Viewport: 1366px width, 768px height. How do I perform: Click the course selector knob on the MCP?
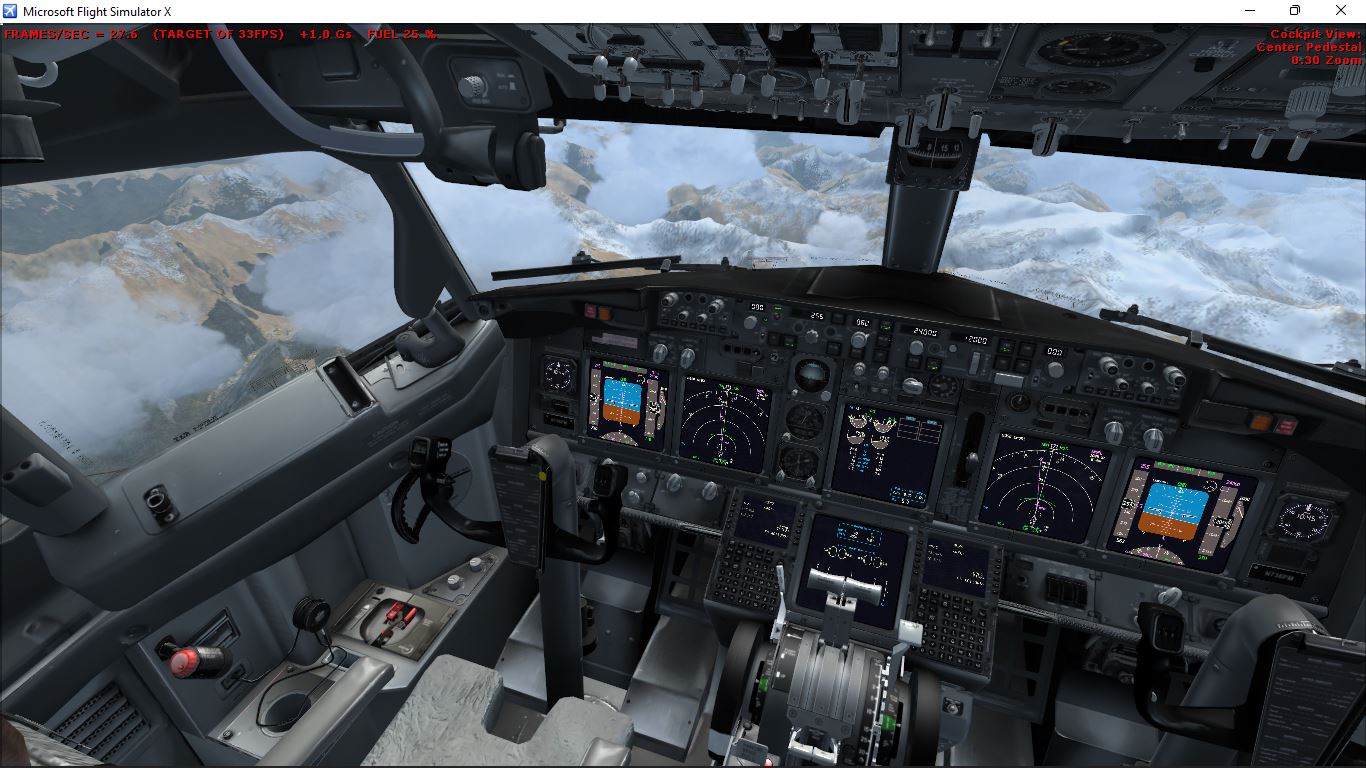point(750,322)
